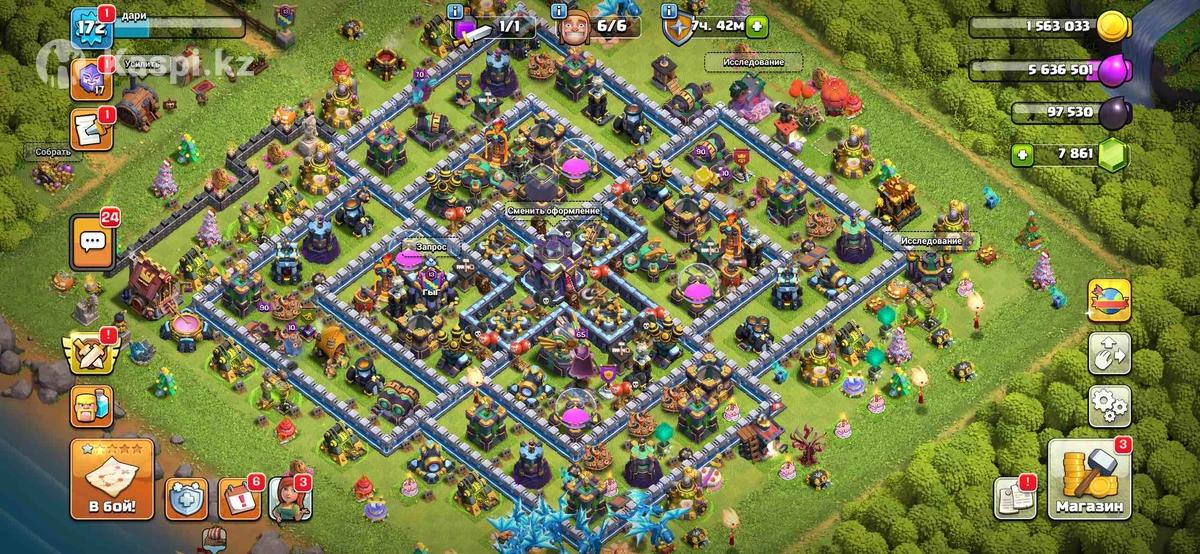
Task: Tap the Собрать collect label
Action: click(53, 152)
